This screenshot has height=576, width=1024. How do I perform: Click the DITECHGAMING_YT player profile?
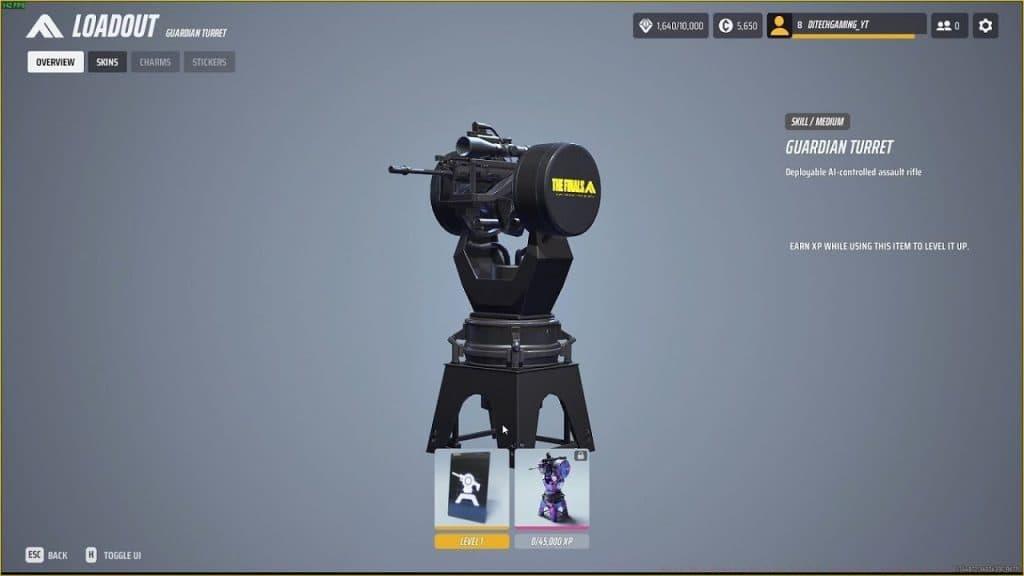[x=846, y=26]
